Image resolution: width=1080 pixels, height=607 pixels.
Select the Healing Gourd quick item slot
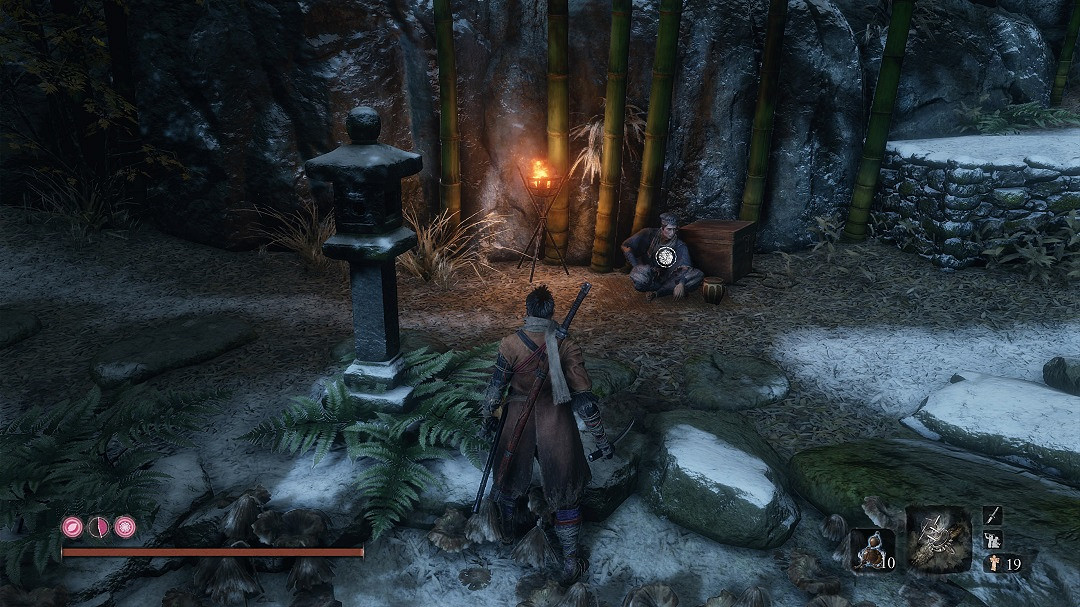pos(872,551)
